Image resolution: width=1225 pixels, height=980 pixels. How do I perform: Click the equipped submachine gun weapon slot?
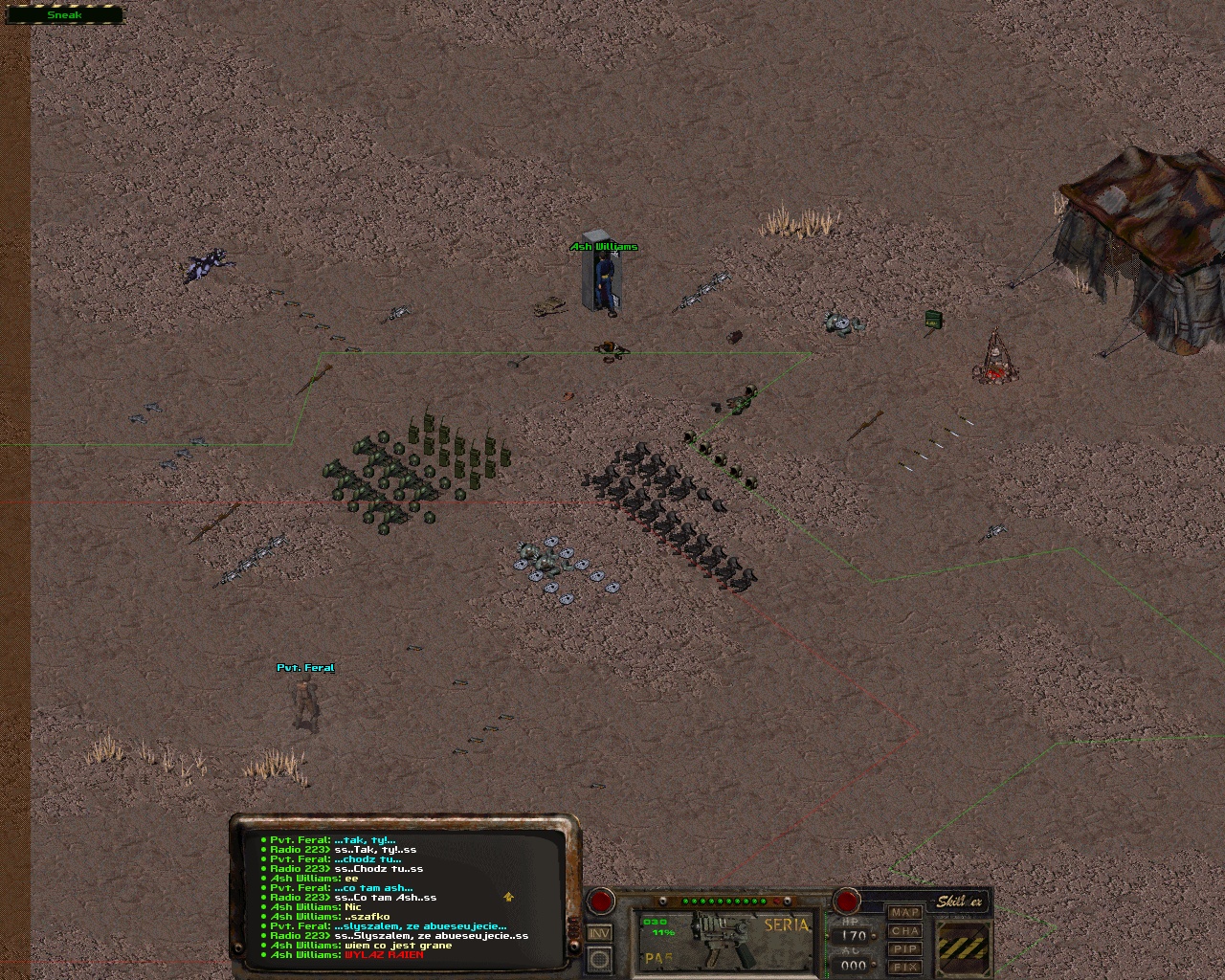tap(724, 939)
